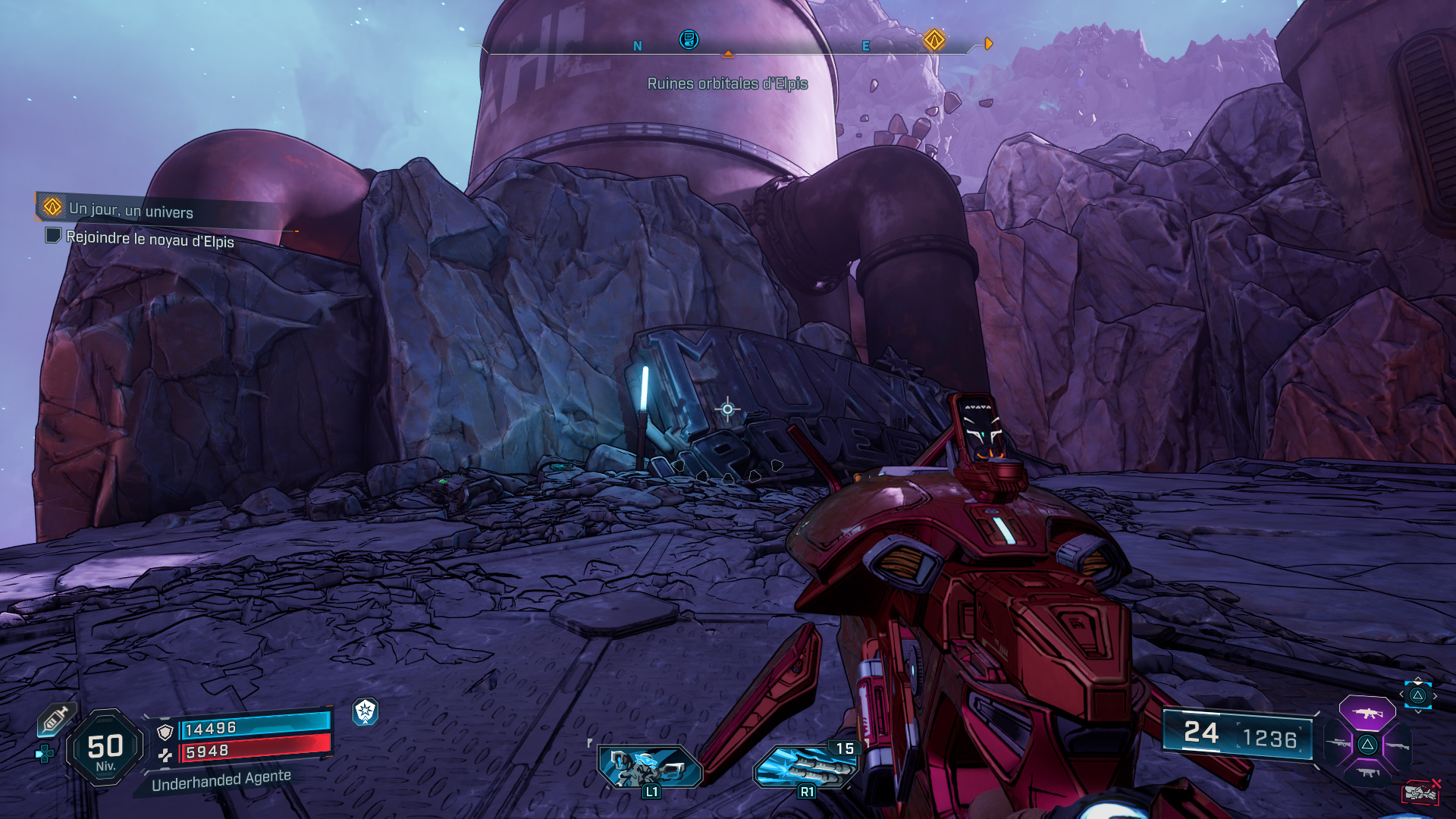Select the blue round marker on the compass

coord(689,39)
